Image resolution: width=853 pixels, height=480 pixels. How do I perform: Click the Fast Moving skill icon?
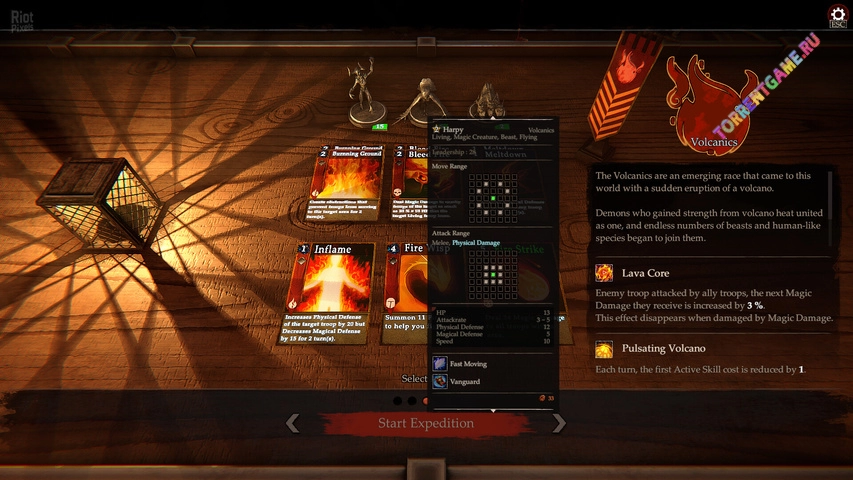440,364
